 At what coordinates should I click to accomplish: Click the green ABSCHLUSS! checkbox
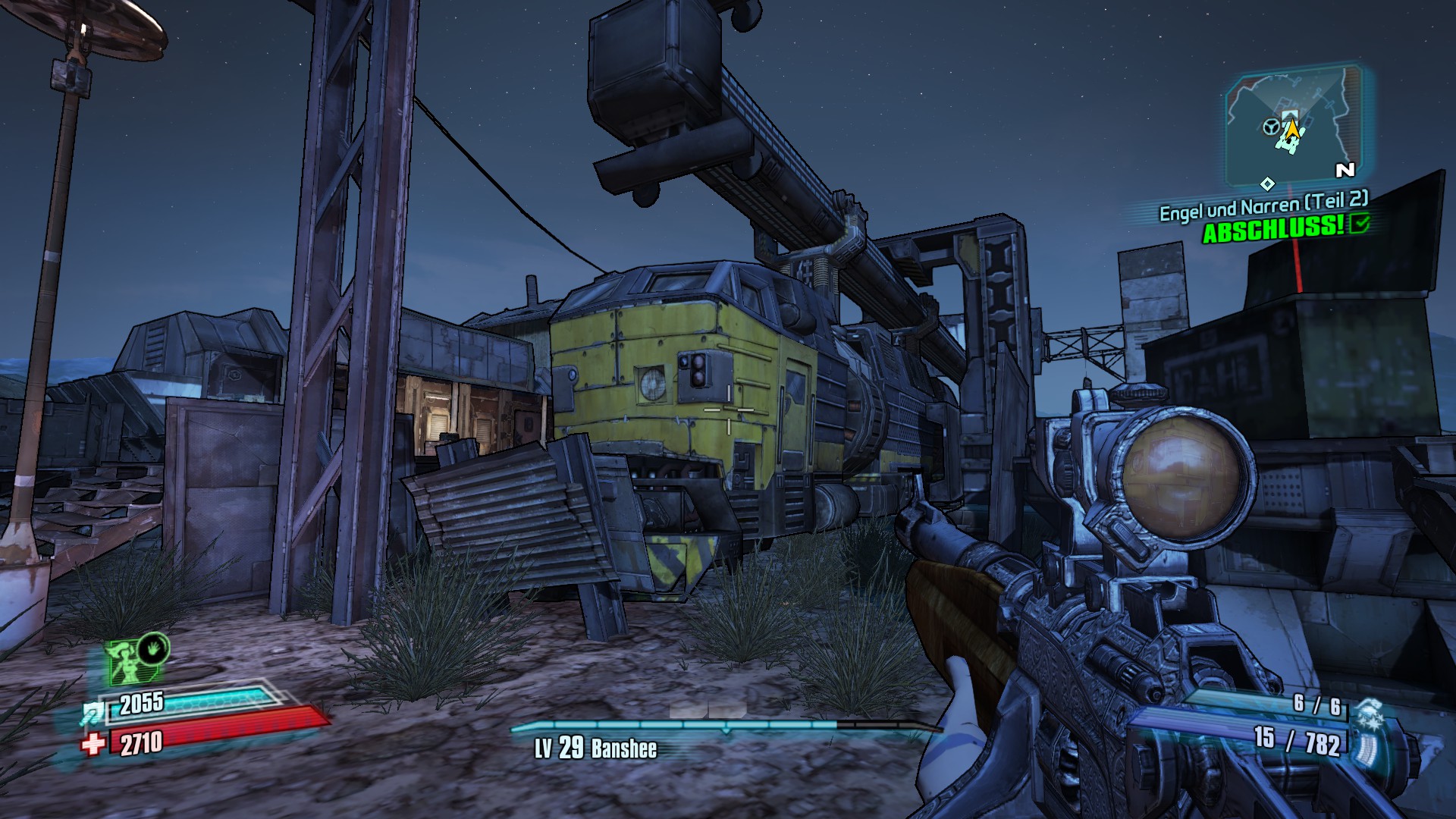coord(1360,223)
